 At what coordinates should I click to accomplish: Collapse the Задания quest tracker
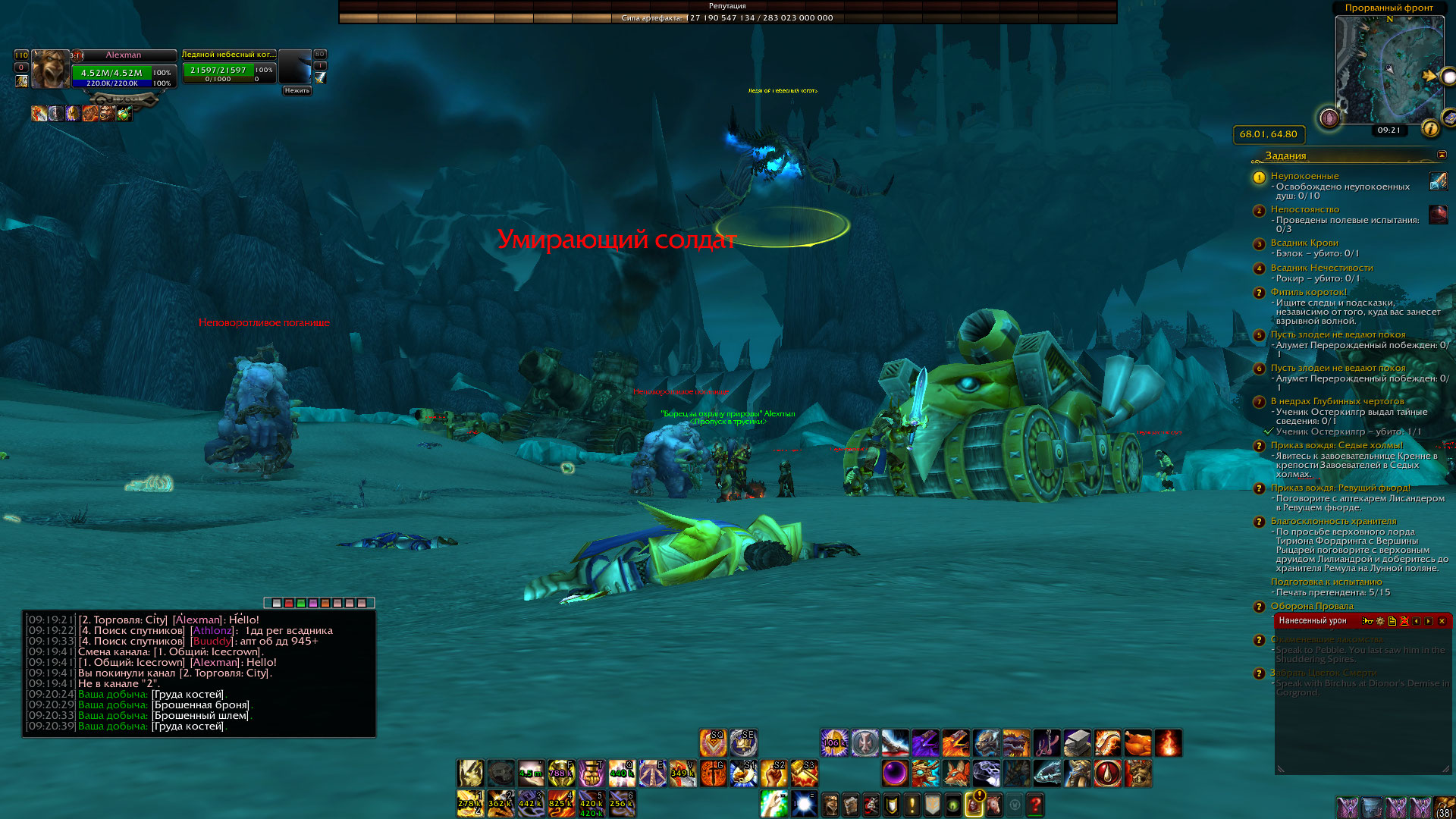click(1442, 155)
